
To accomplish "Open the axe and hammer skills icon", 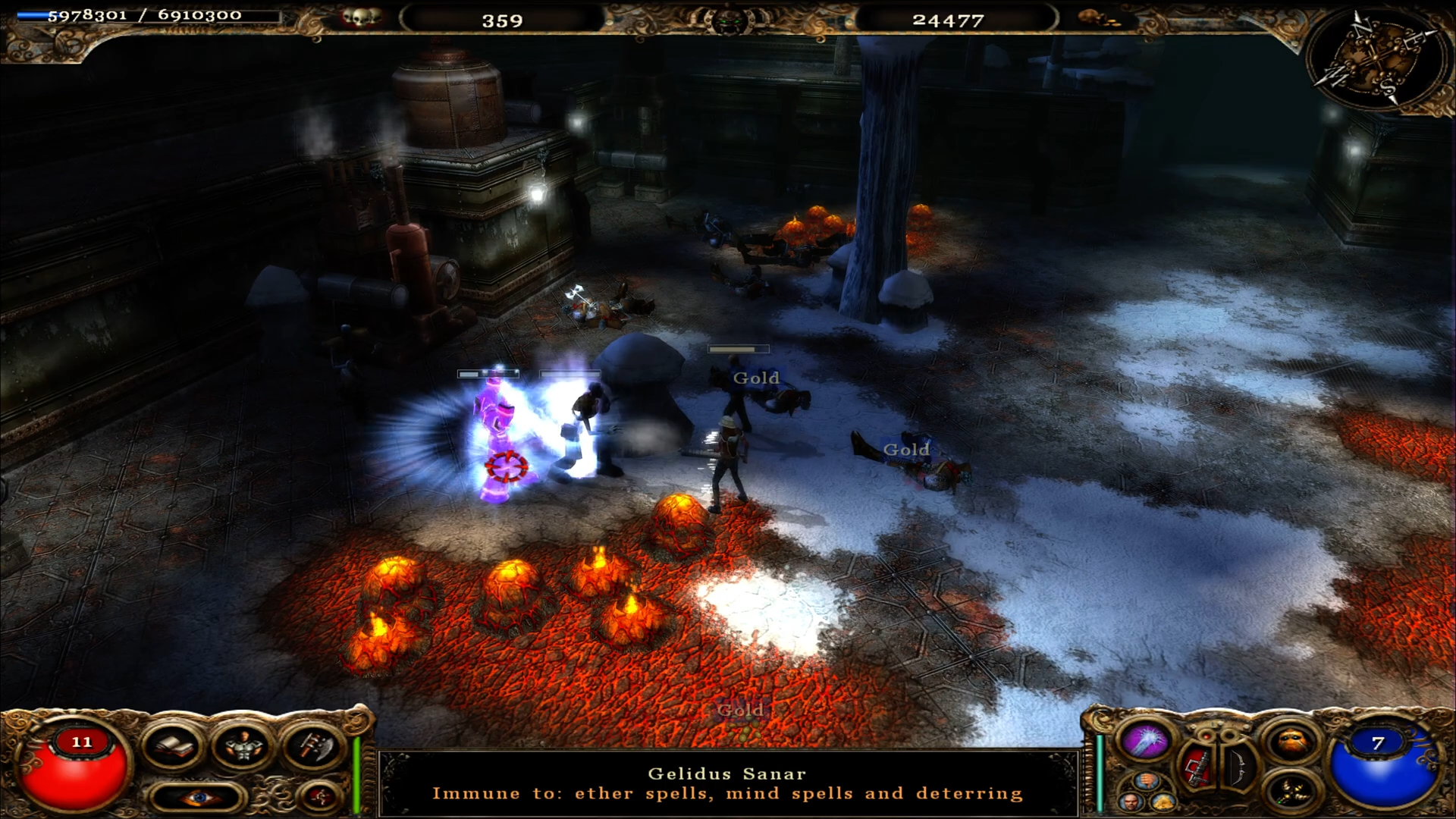I will pyautogui.click(x=312, y=746).
